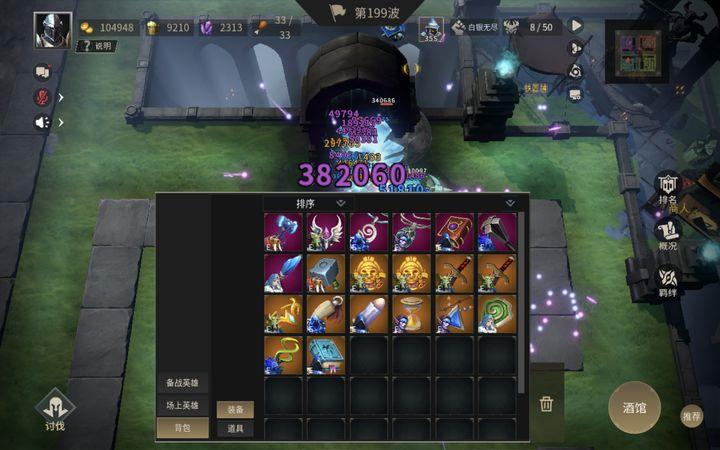Select the blue warhammer equipment slot

(284, 232)
